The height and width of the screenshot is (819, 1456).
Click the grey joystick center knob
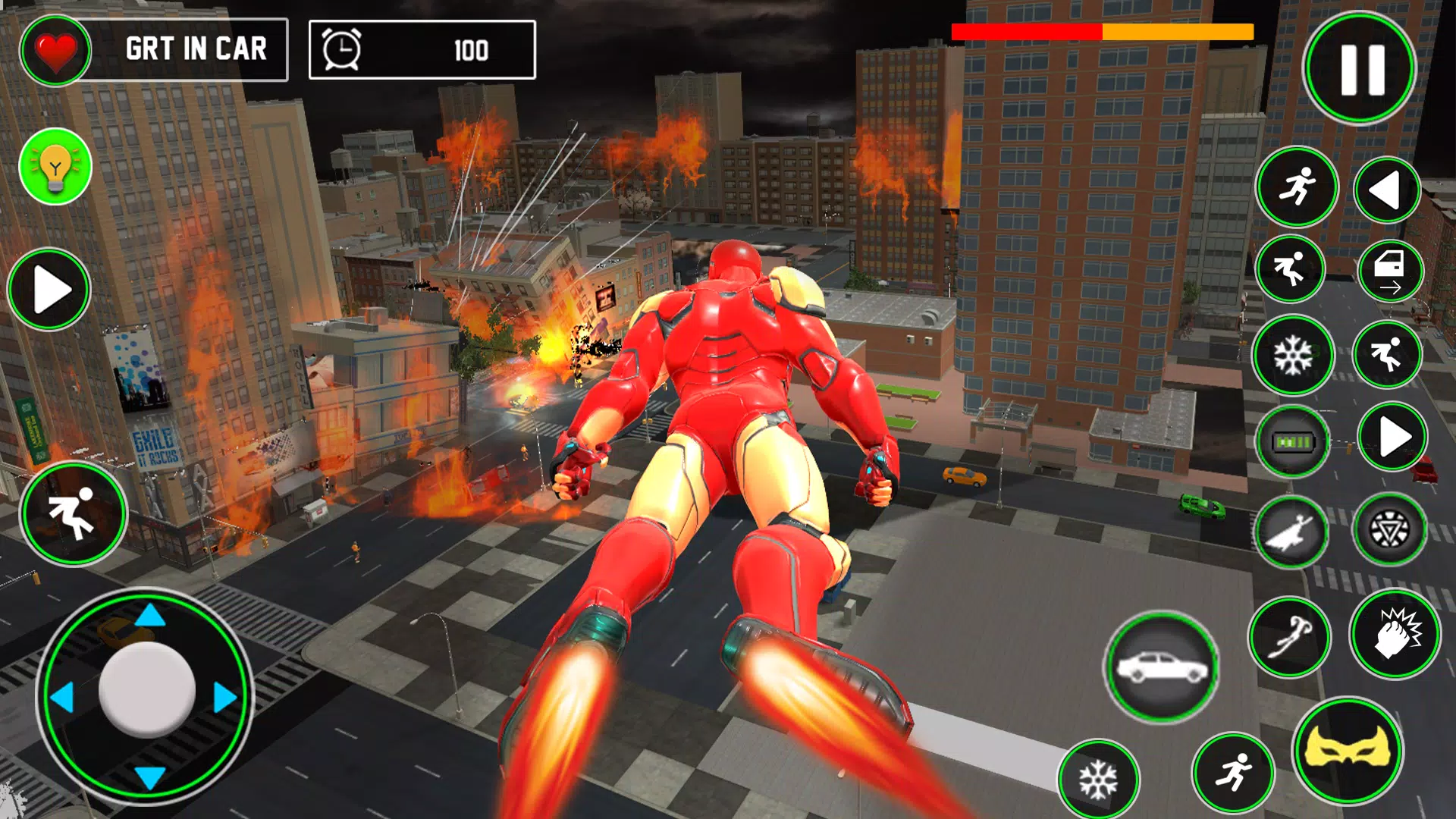146,689
